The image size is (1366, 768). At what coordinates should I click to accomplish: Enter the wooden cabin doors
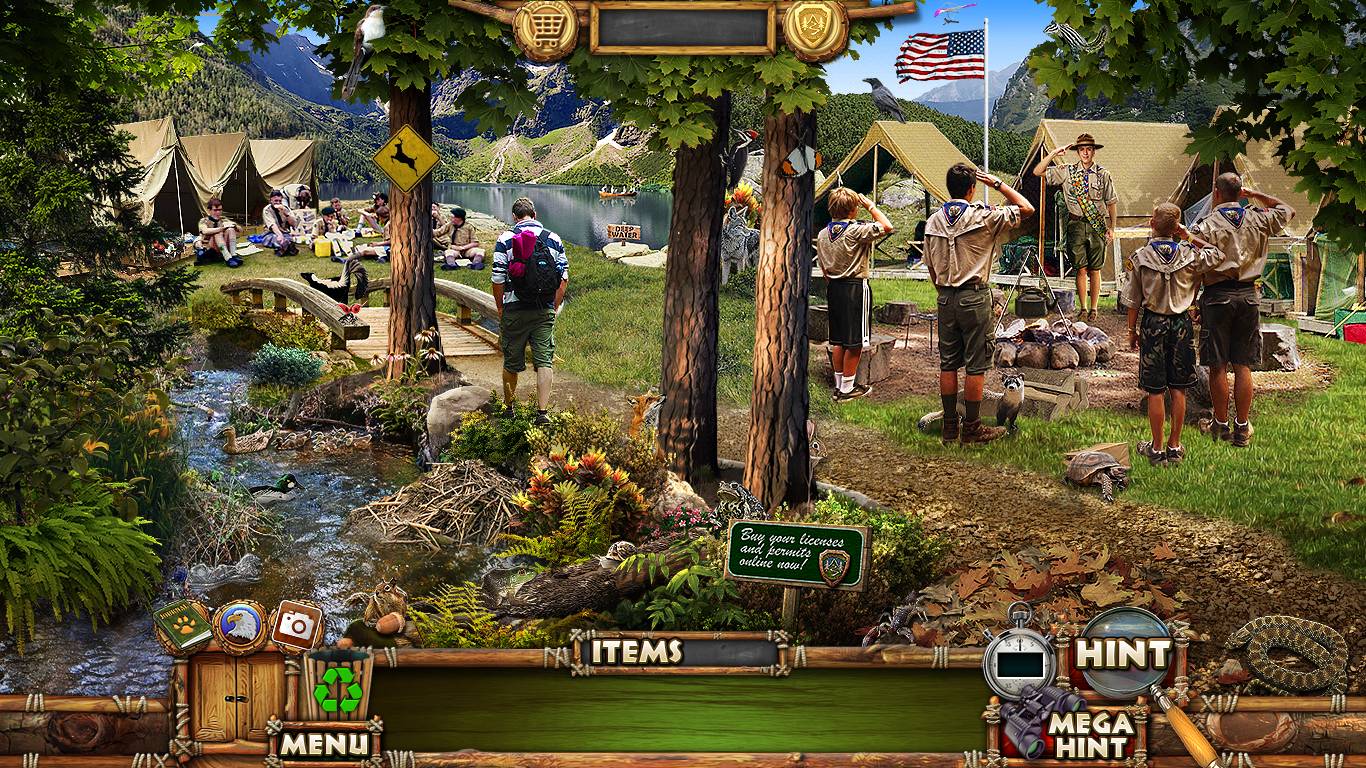click(239, 695)
